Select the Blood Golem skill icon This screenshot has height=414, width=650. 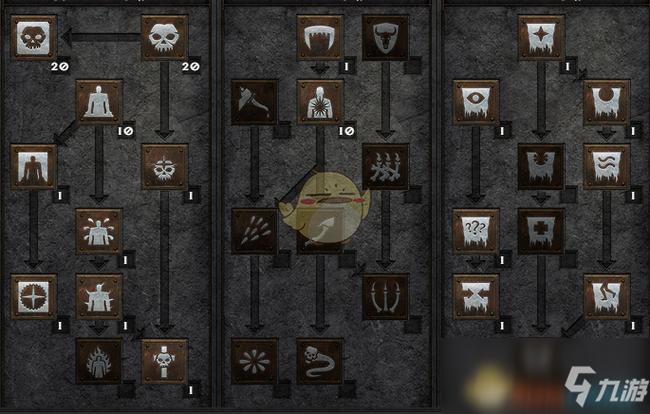pos(100,232)
